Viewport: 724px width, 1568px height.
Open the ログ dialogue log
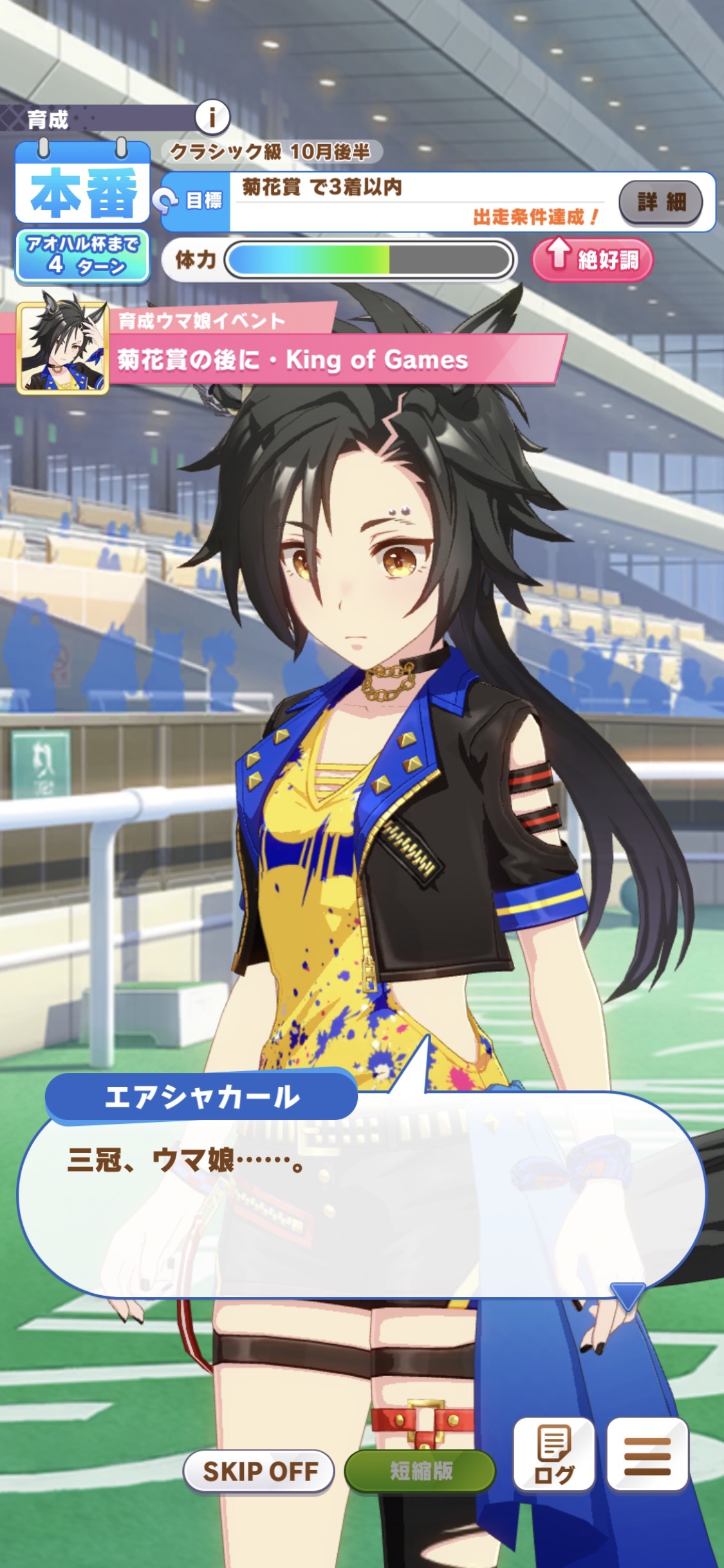[x=553, y=1454]
